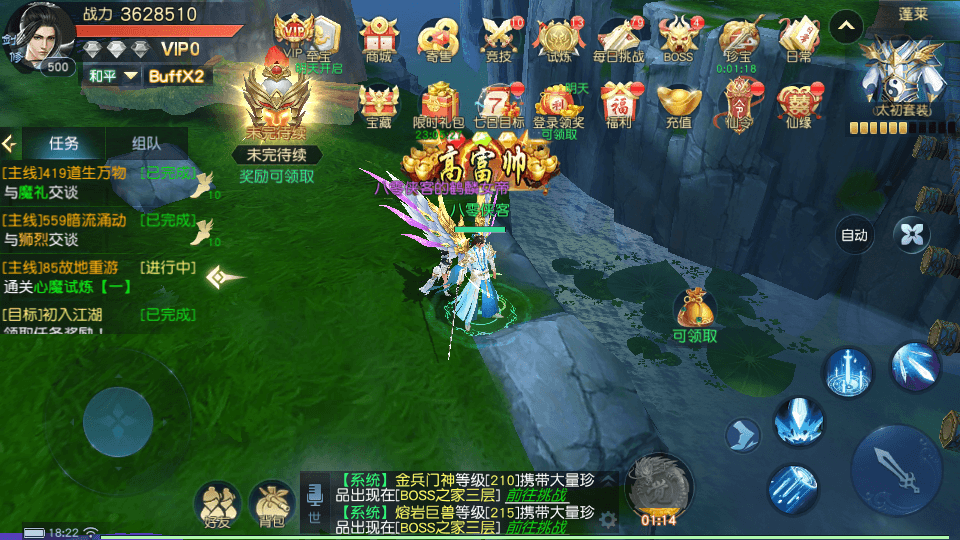This screenshot has width=960, height=540.
Task: Switch to the 组队 team tab
Action: point(146,143)
